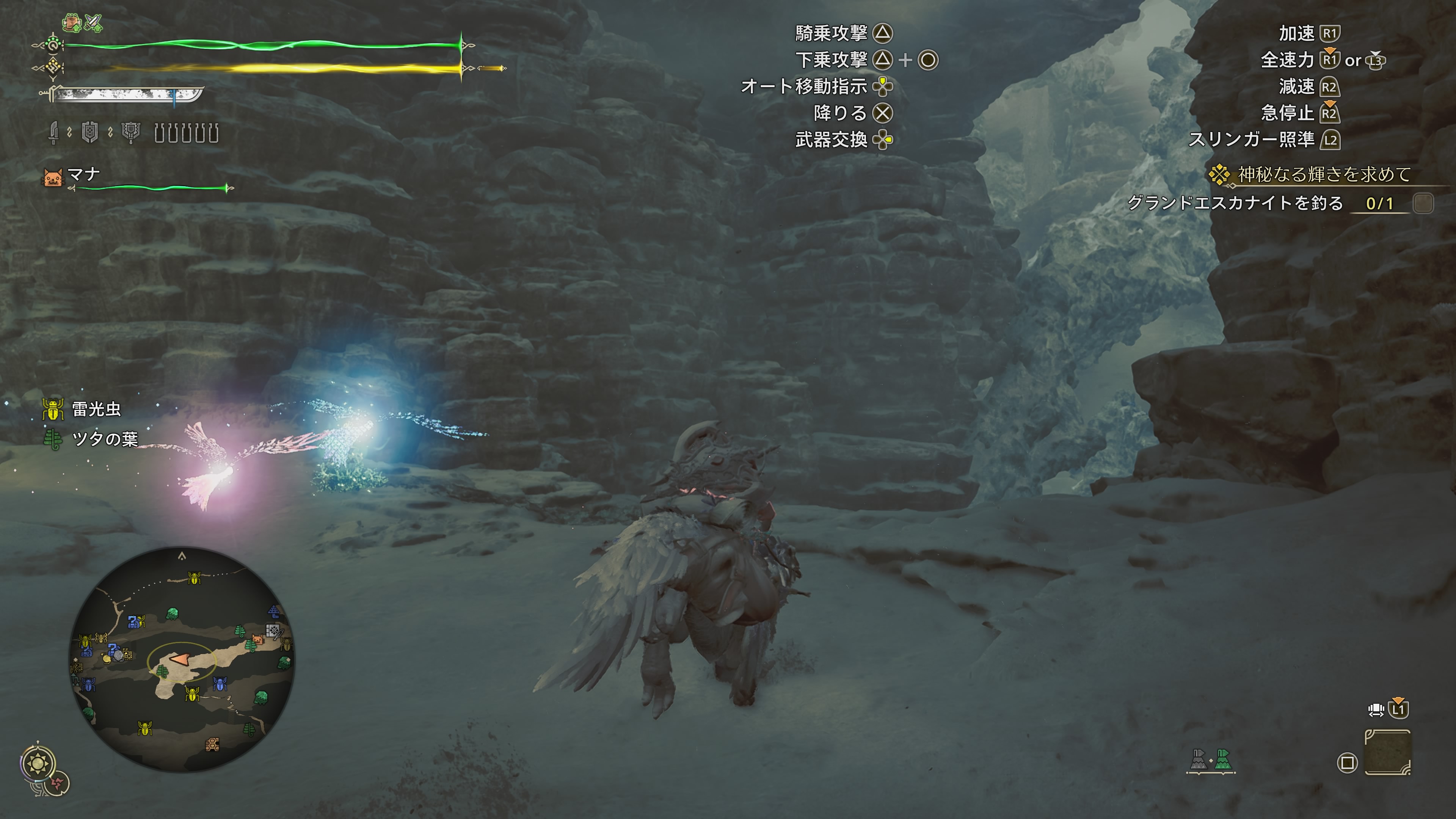Click the orange Palico marker on the minimap
The image size is (1456, 819).
tap(258, 639)
